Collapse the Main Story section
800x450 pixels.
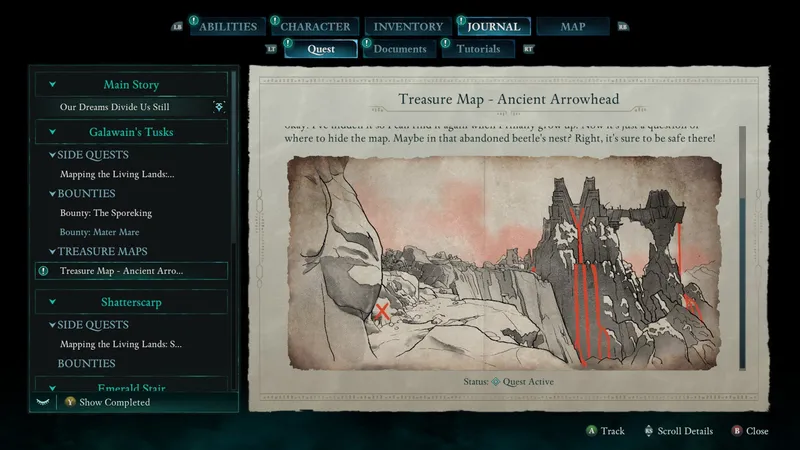pyautogui.click(x=53, y=85)
